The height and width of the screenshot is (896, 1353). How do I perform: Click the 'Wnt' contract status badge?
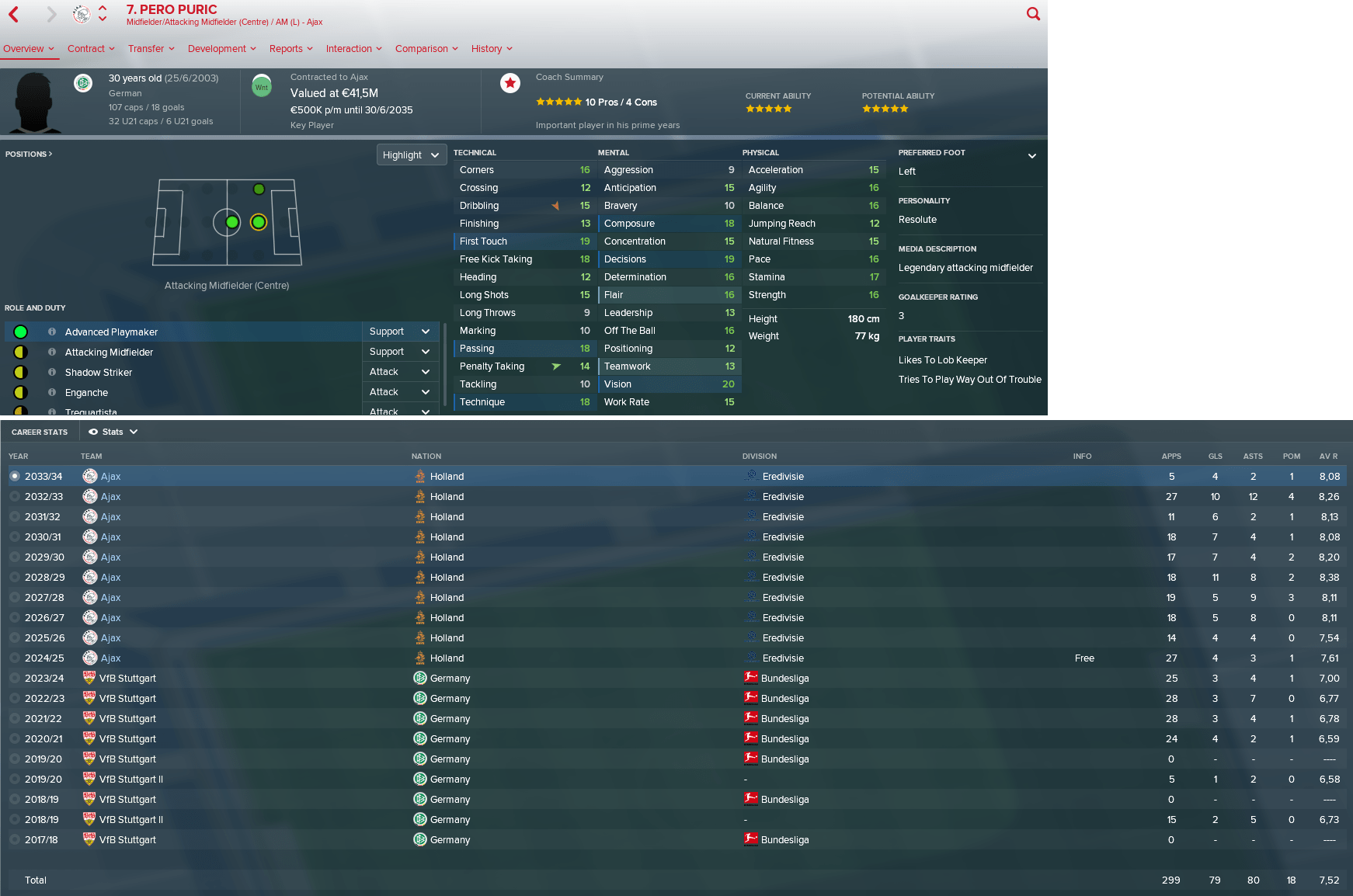click(x=262, y=86)
